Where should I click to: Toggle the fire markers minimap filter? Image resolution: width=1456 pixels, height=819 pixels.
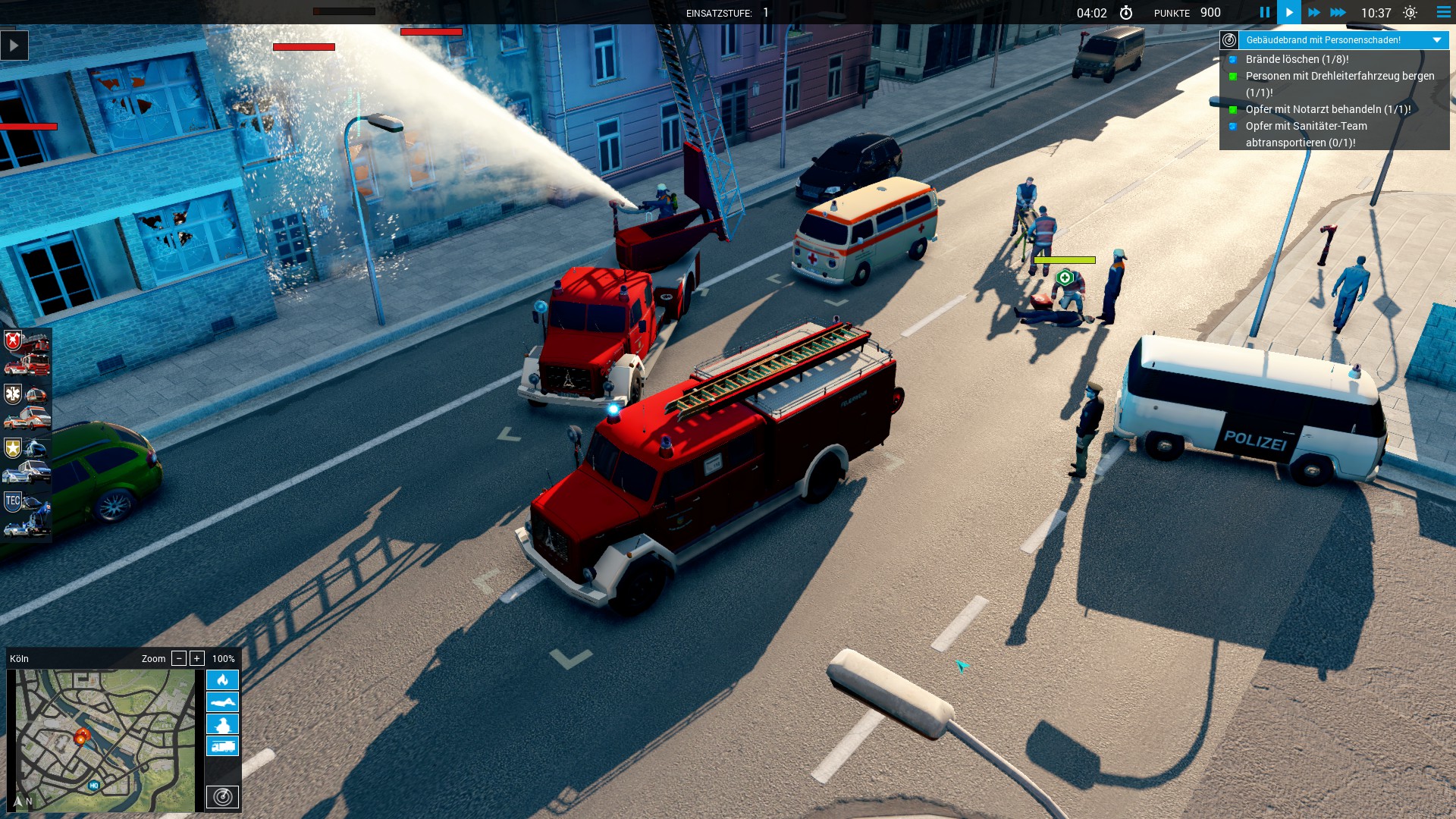point(222,680)
